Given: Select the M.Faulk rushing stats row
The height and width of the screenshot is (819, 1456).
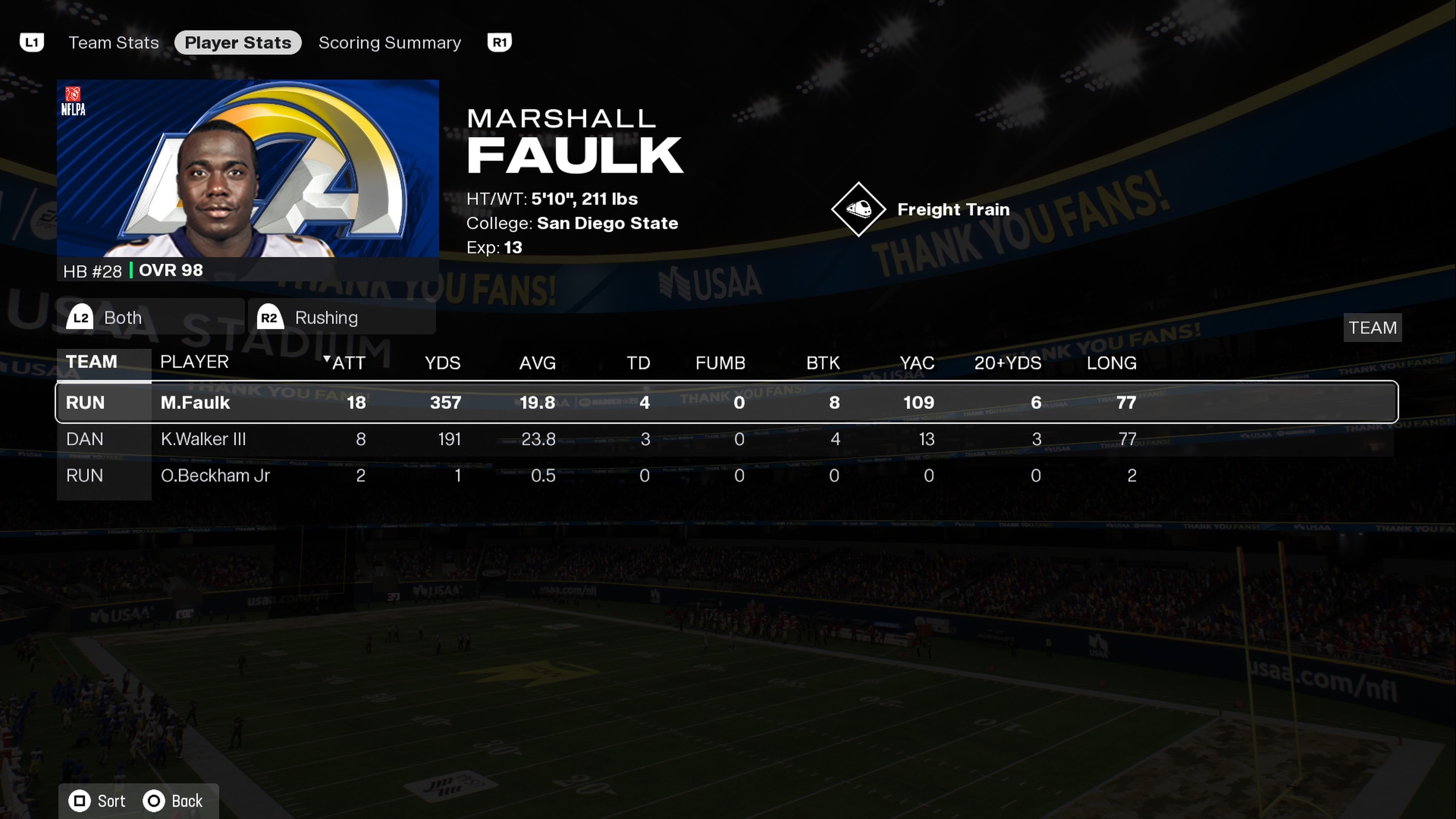Looking at the screenshot, I should tap(726, 402).
